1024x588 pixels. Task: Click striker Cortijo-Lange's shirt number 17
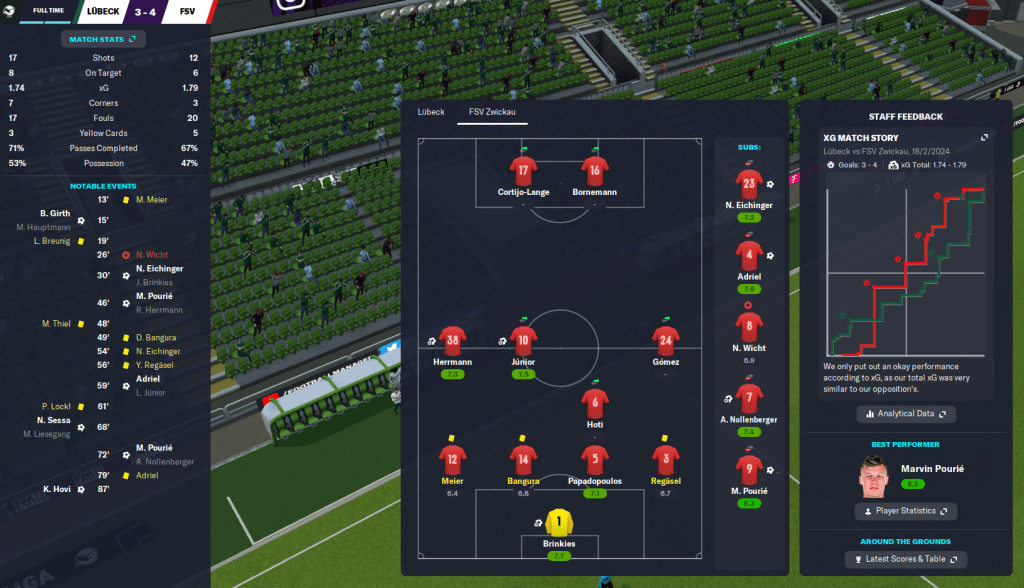pos(523,169)
